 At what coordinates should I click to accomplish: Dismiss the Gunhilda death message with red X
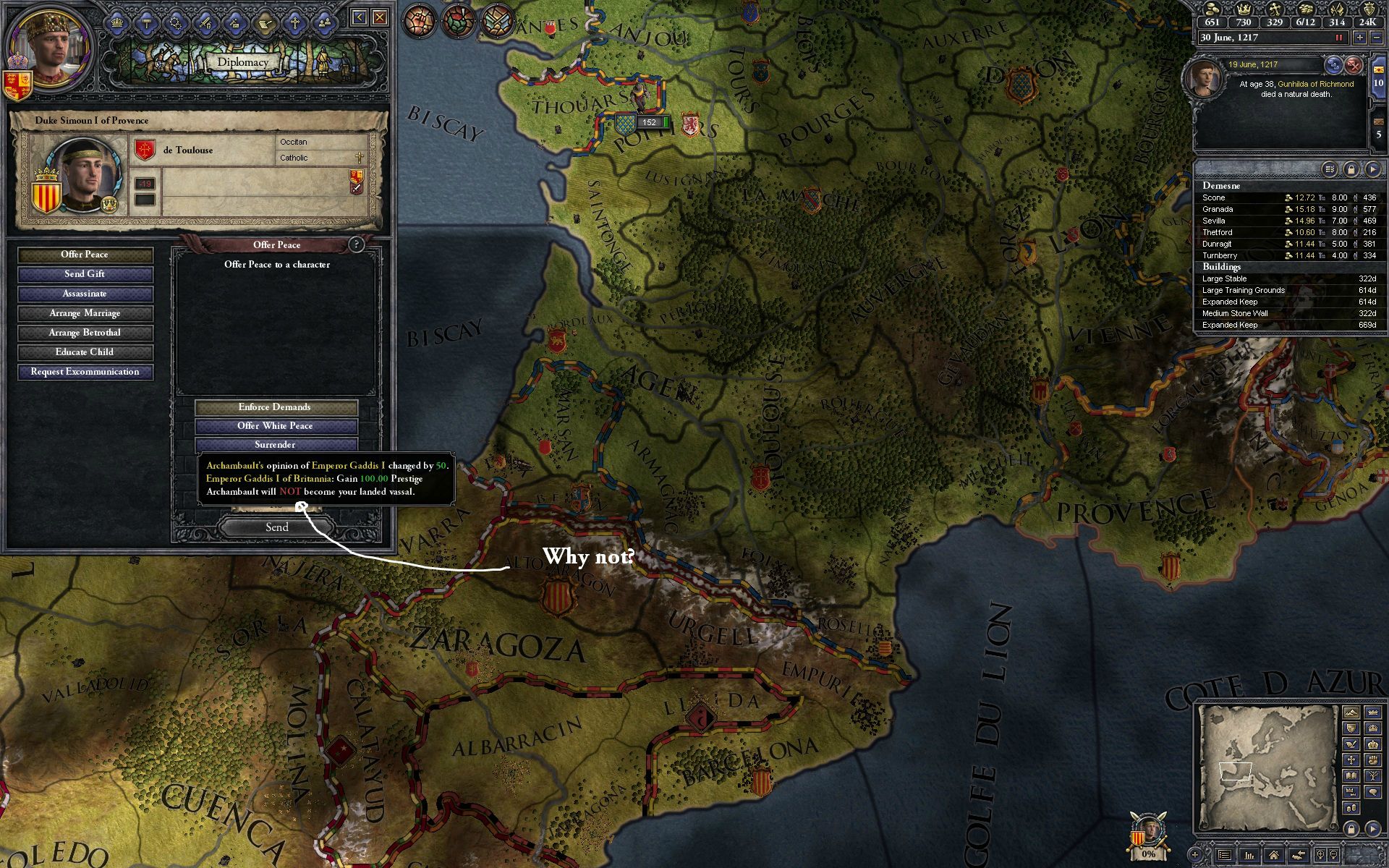[x=1354, y=65]
